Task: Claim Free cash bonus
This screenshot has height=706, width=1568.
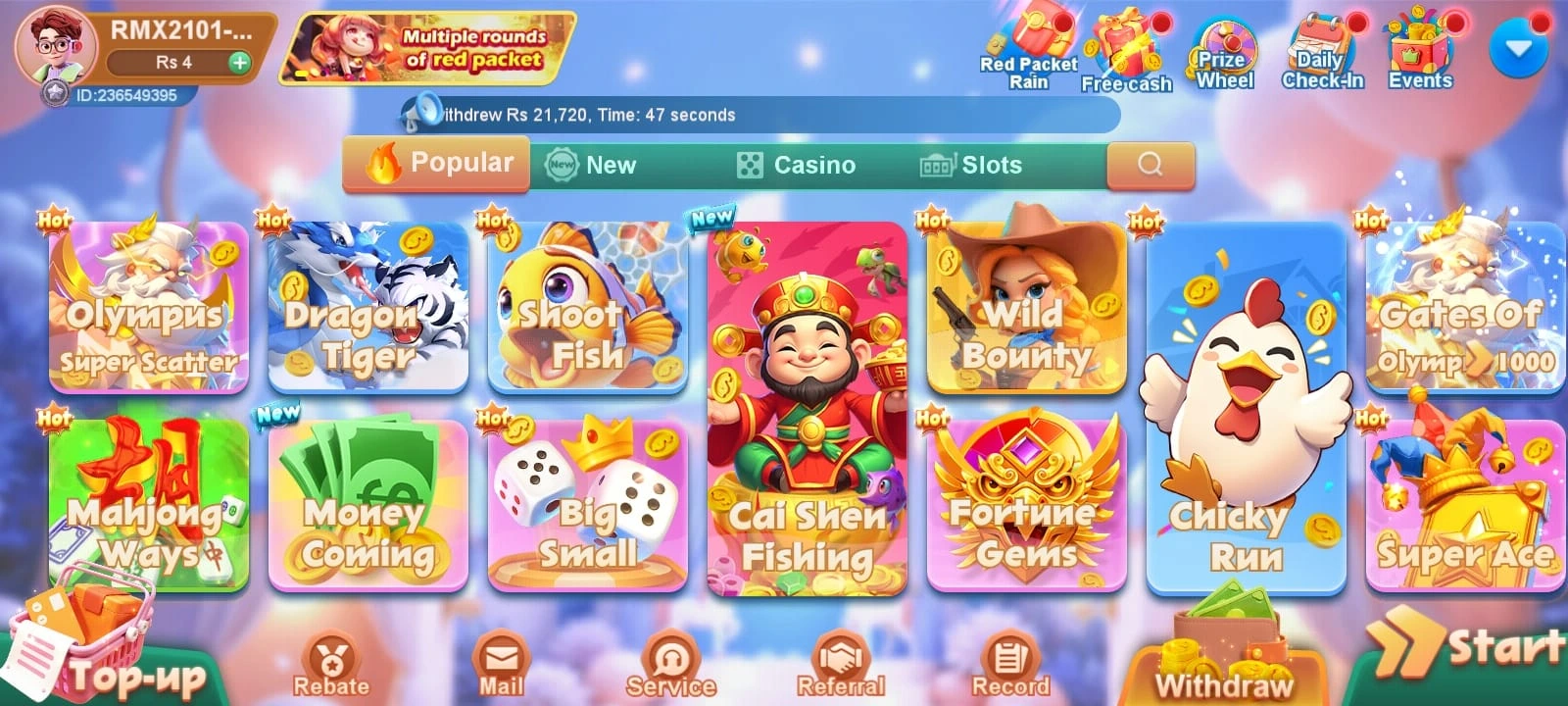Action: click(x=1126, y=51)
